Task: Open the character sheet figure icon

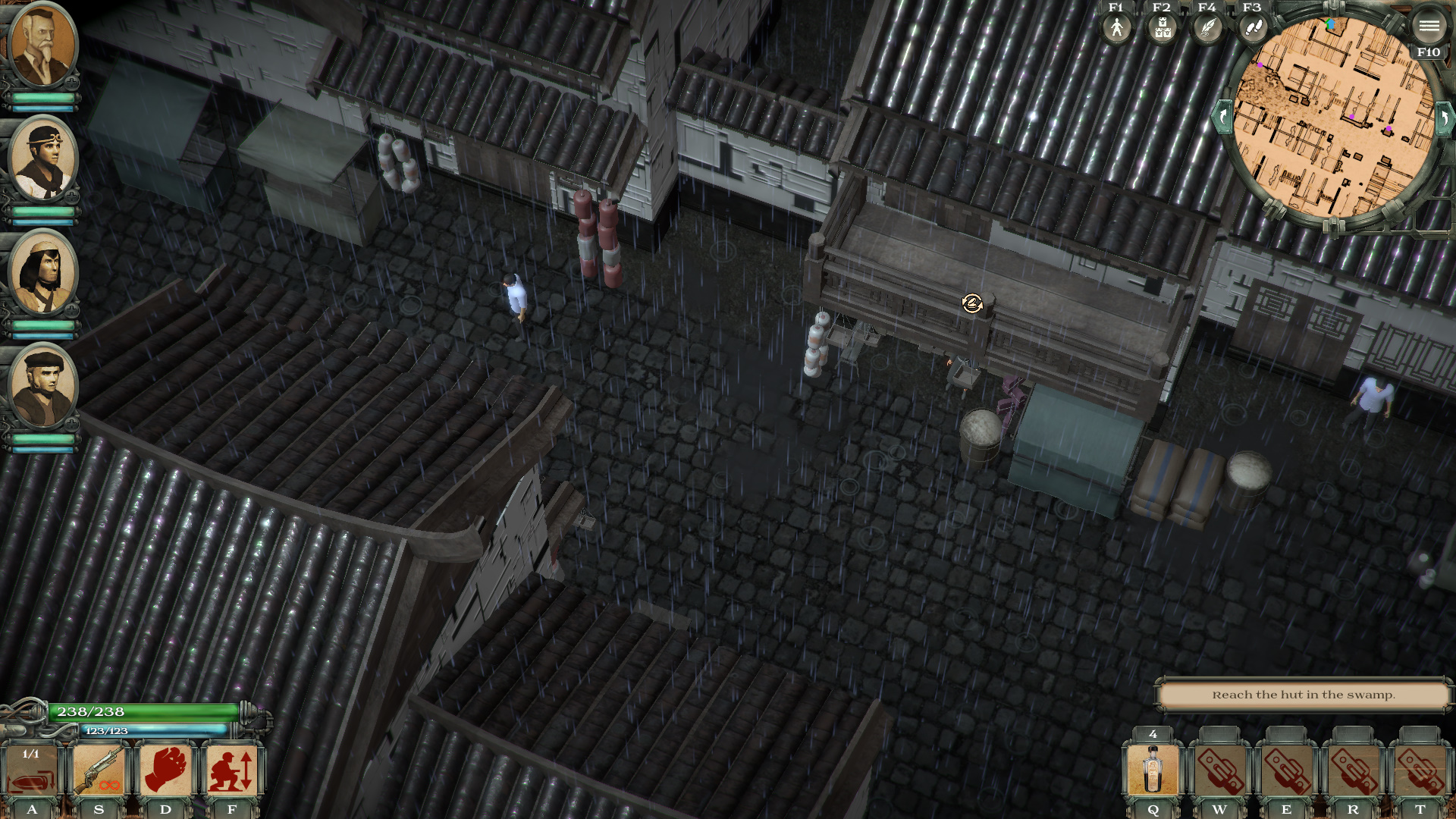Action: 1116,28
